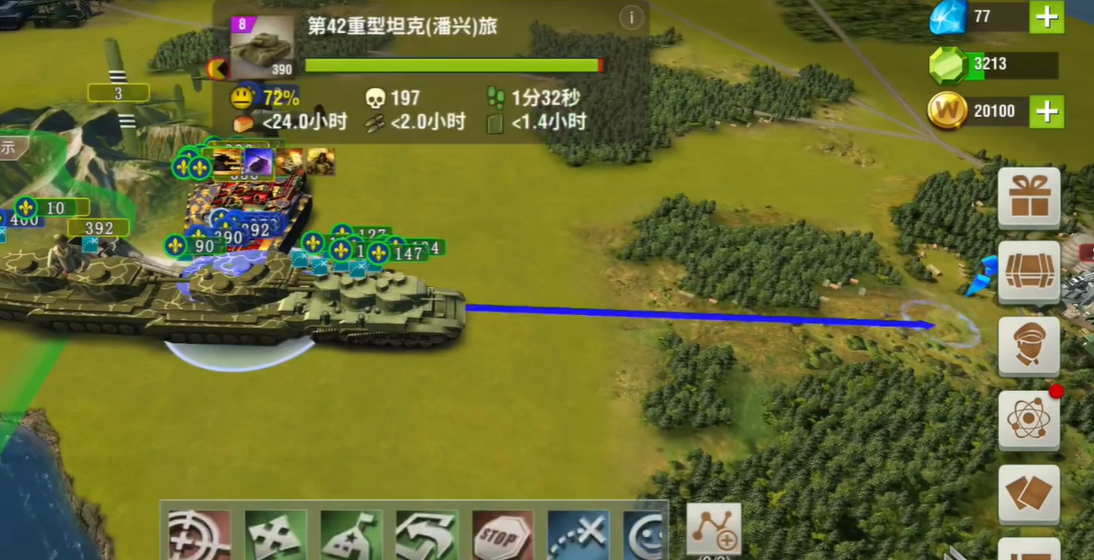
Task: Open the treasure chest menu
Action: point(1029,271)
